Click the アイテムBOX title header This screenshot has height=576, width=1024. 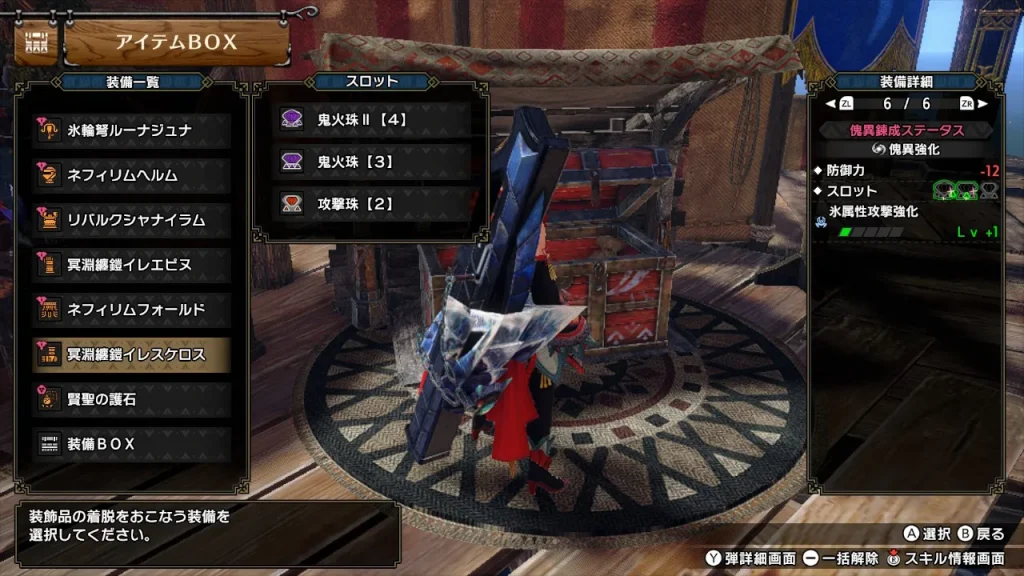[x=176, y=42]
